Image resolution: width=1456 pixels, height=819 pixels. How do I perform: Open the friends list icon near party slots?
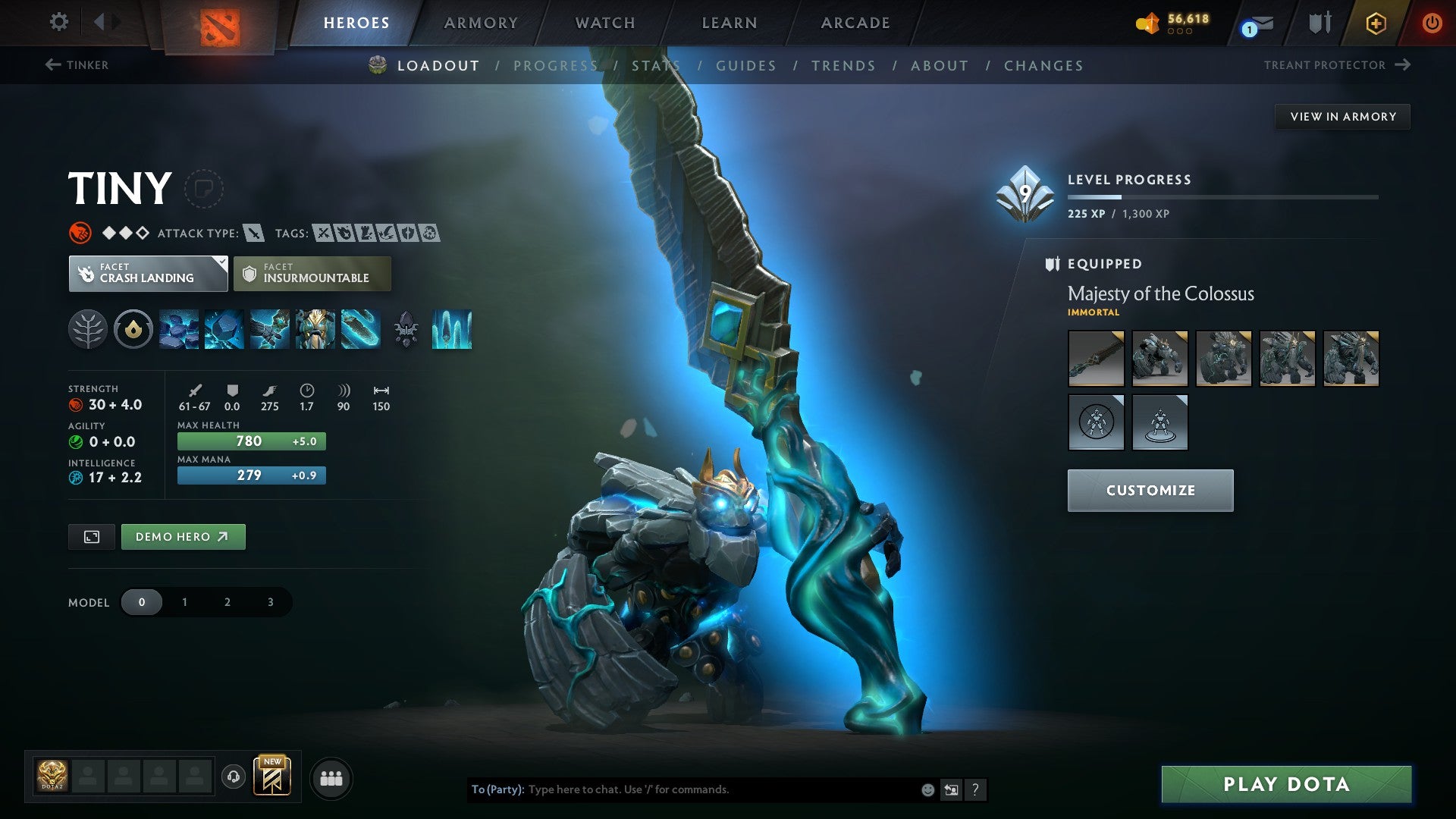click(x=331, y=777)
